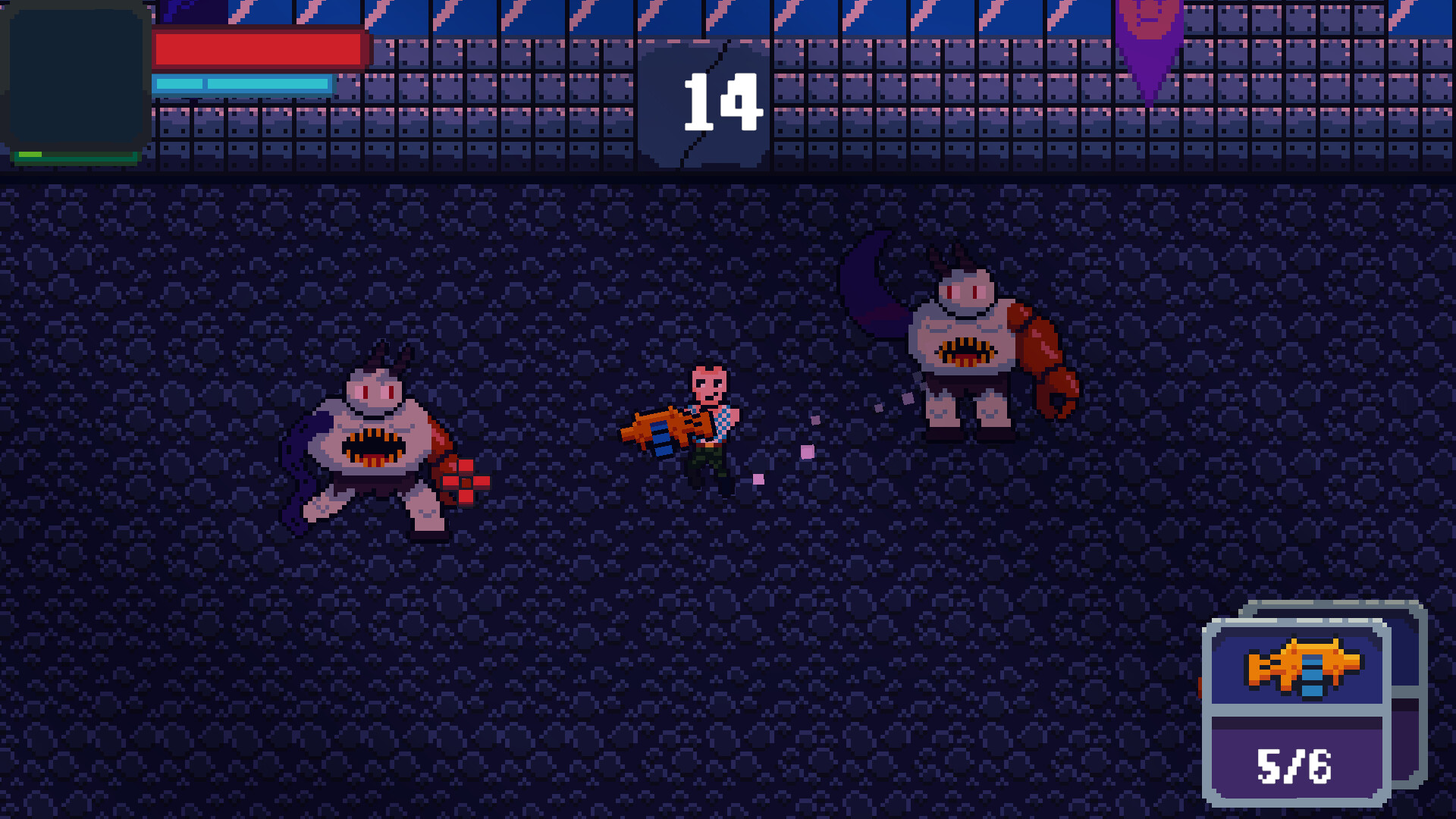Click the red health bar
Image resolution: width=1456 pixels, height=819 pixels.
coord(258,47)
